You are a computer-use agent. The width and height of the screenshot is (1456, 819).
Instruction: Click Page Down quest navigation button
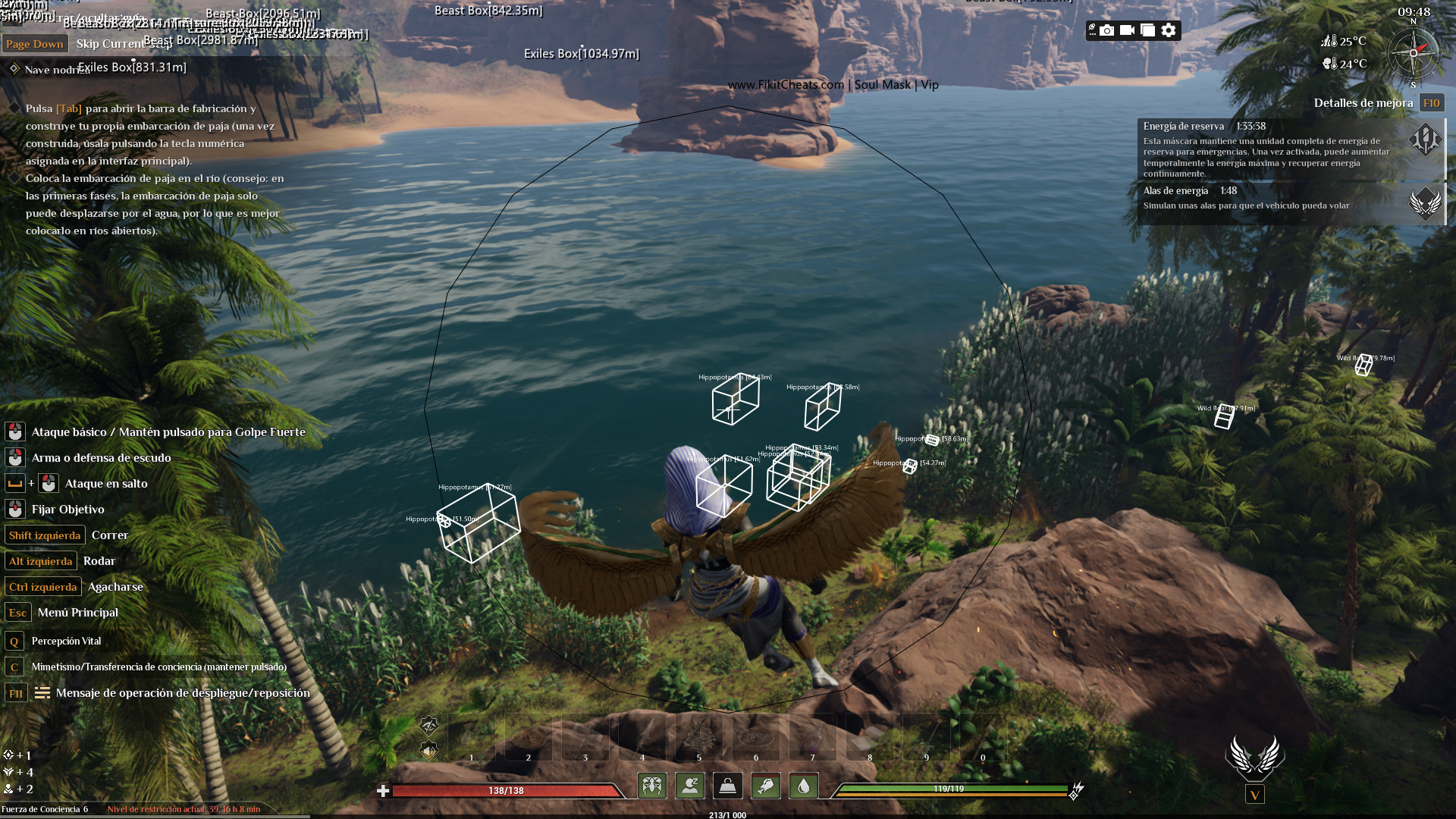click(35, 43)
